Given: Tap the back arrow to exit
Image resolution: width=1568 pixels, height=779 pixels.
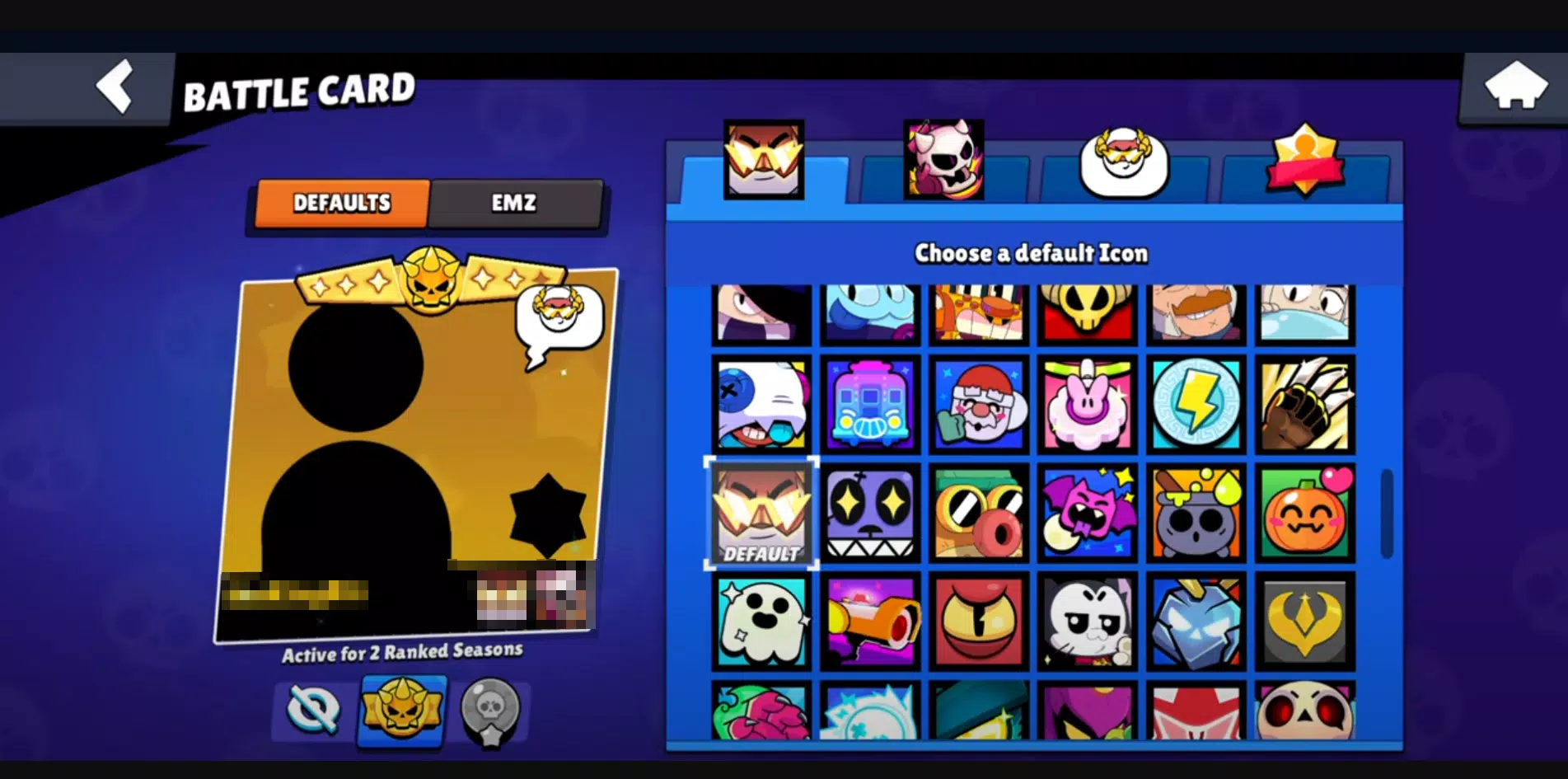Looking at the screenshot, I should (115, 86).
